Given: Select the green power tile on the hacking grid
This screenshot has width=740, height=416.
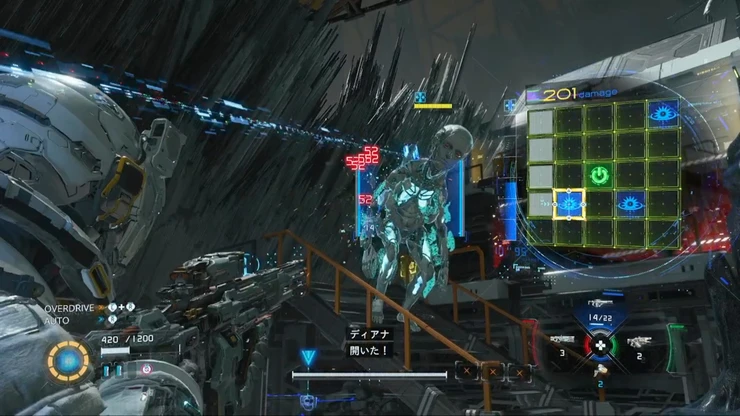Looking at the screenshot, I should click(599, 176).
